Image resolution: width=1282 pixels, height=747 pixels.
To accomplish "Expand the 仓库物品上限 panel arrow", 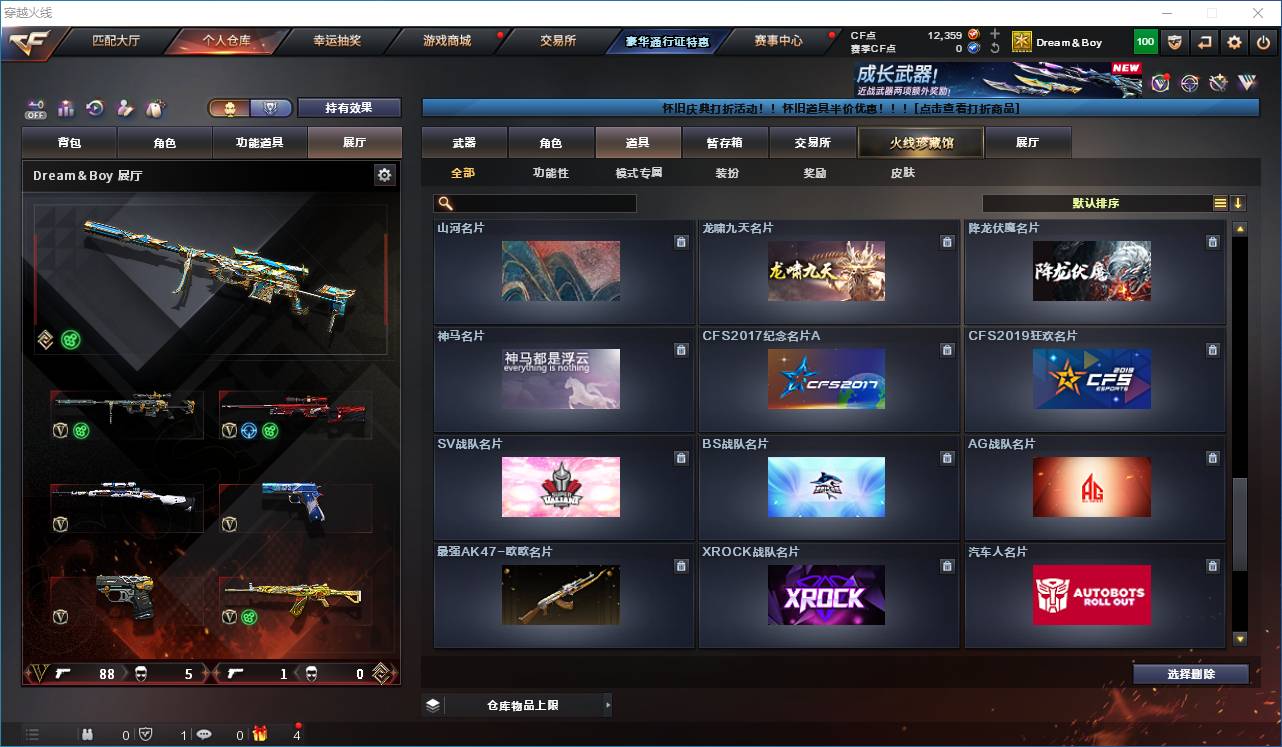I will [608, 704].
